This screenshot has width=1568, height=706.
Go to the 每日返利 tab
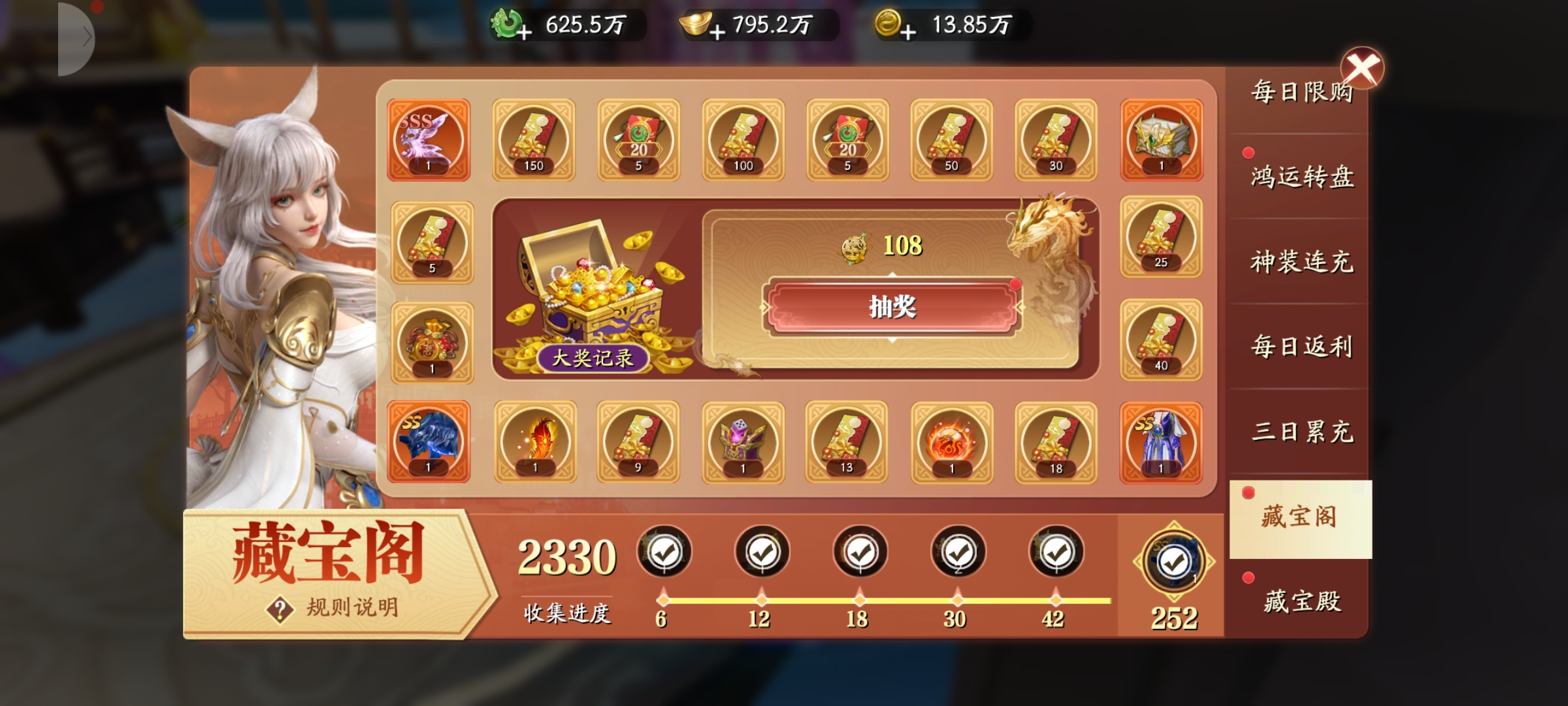[1301, 346]
